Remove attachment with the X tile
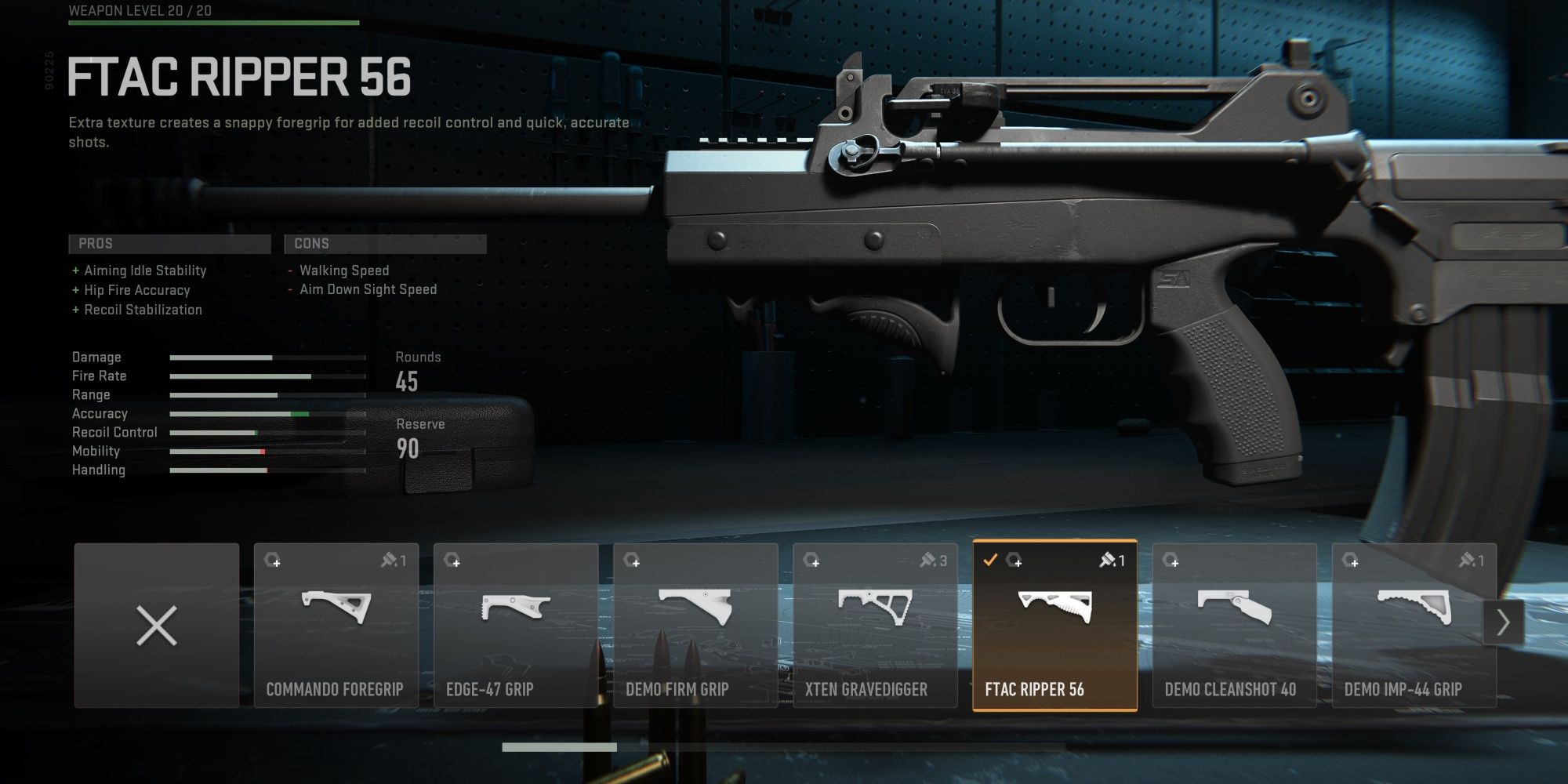 click(157, 626)
